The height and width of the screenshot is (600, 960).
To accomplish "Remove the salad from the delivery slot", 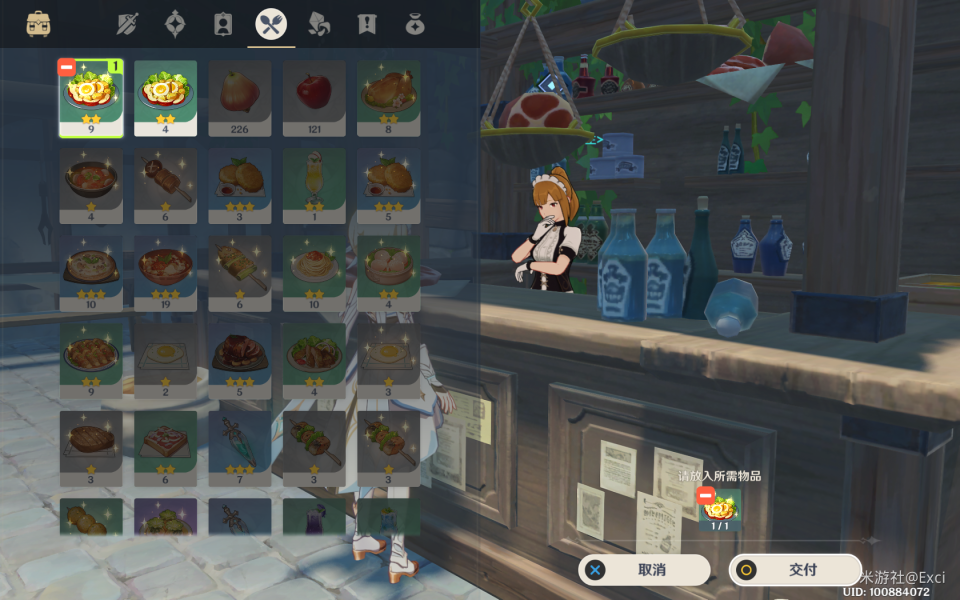I will tap(706, 495).
